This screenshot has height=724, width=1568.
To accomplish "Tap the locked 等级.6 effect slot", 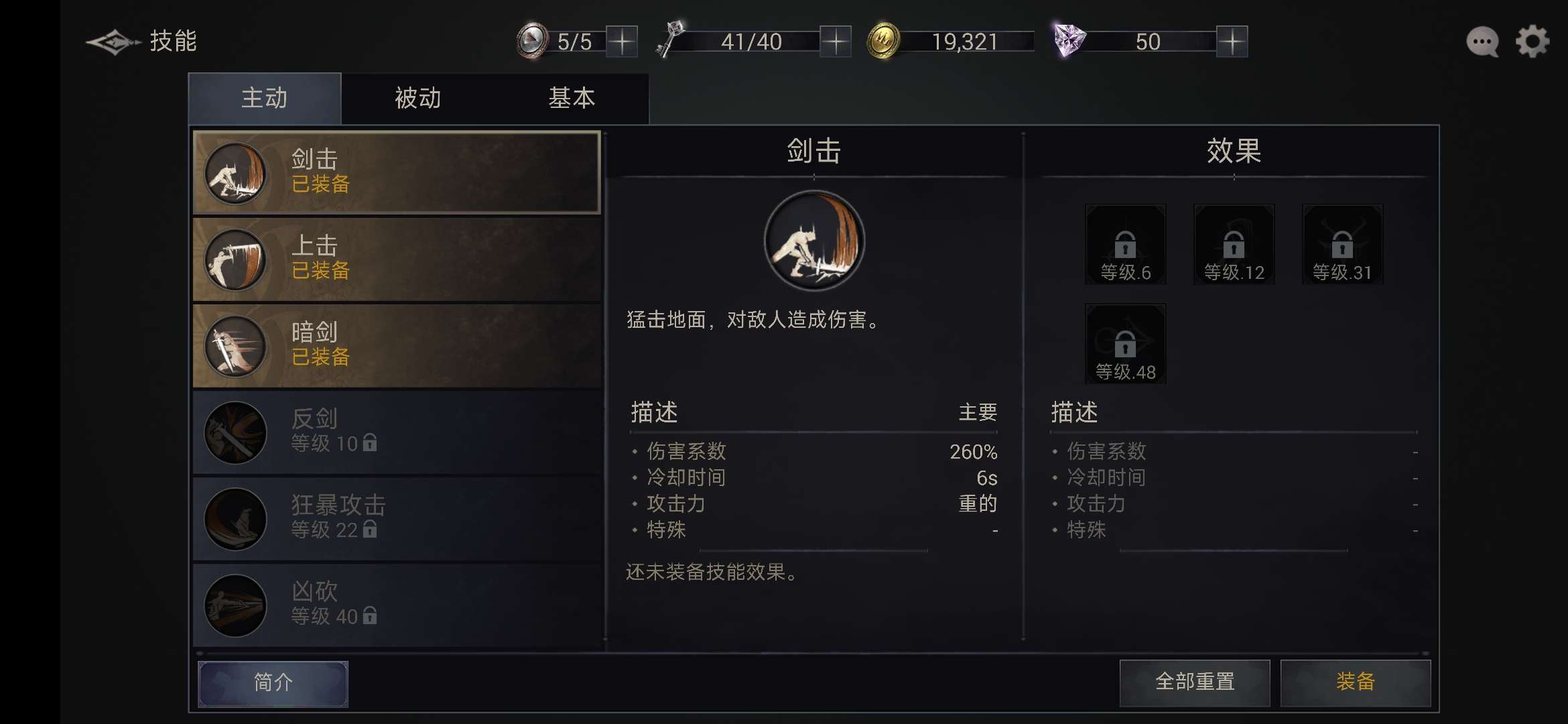I will (x=1125, y=243).
